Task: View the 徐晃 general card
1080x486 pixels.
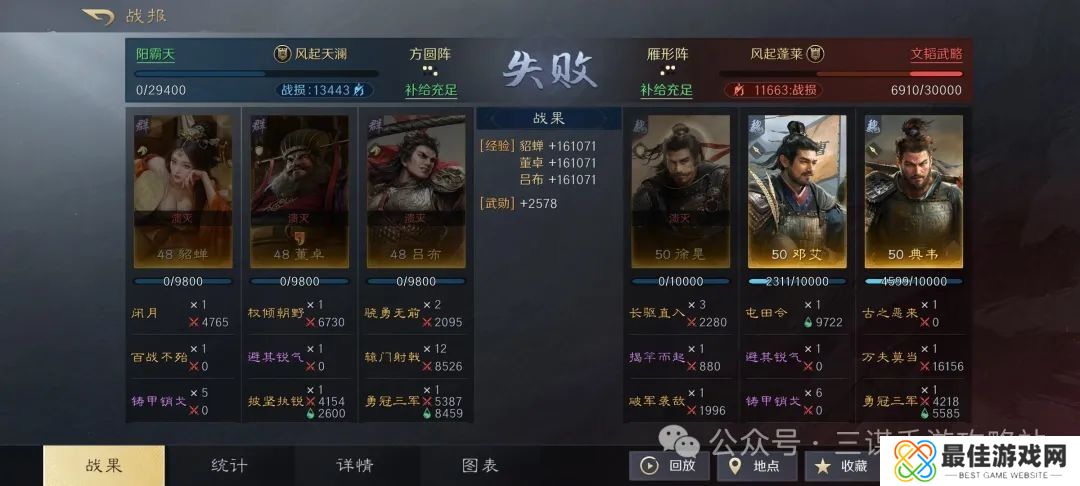Action: click(680, 191)
